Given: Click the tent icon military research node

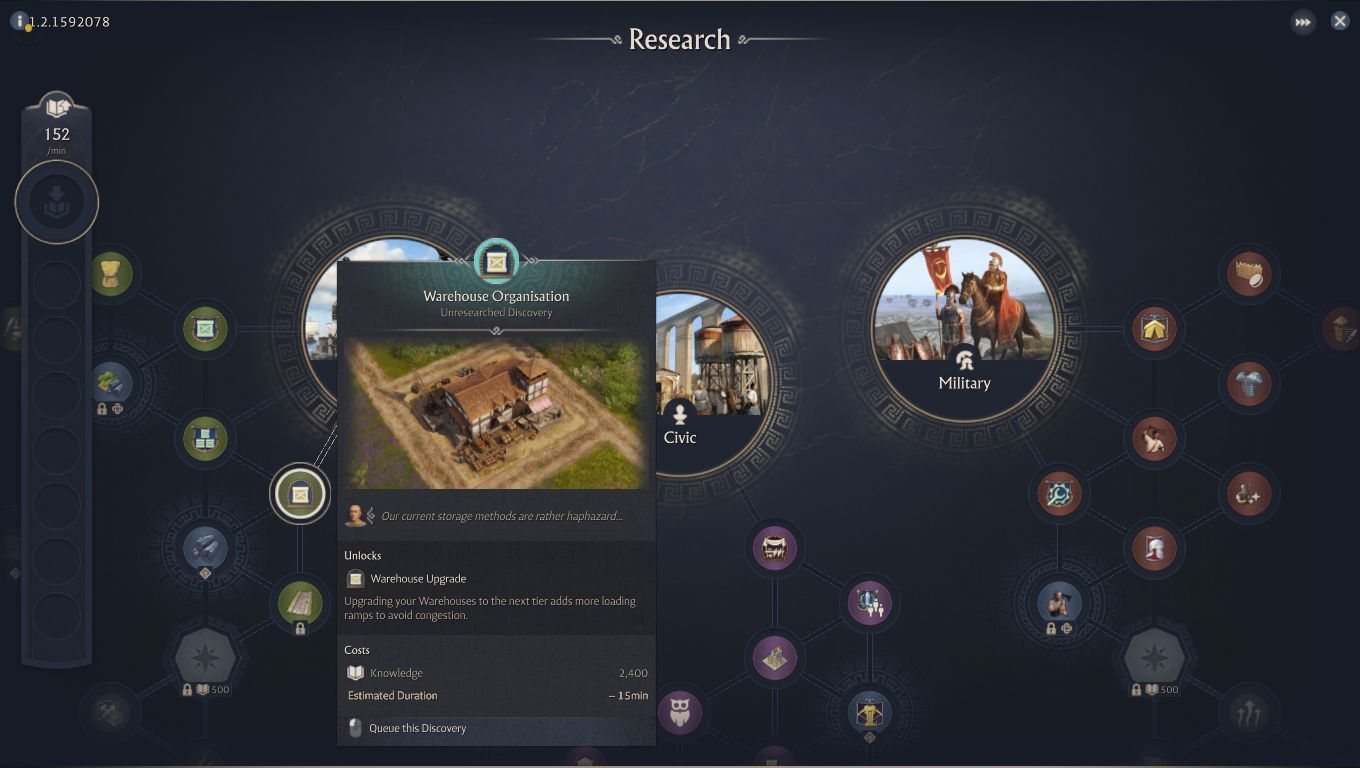Looking at the screenshot, I should (x=1153, y=329).
